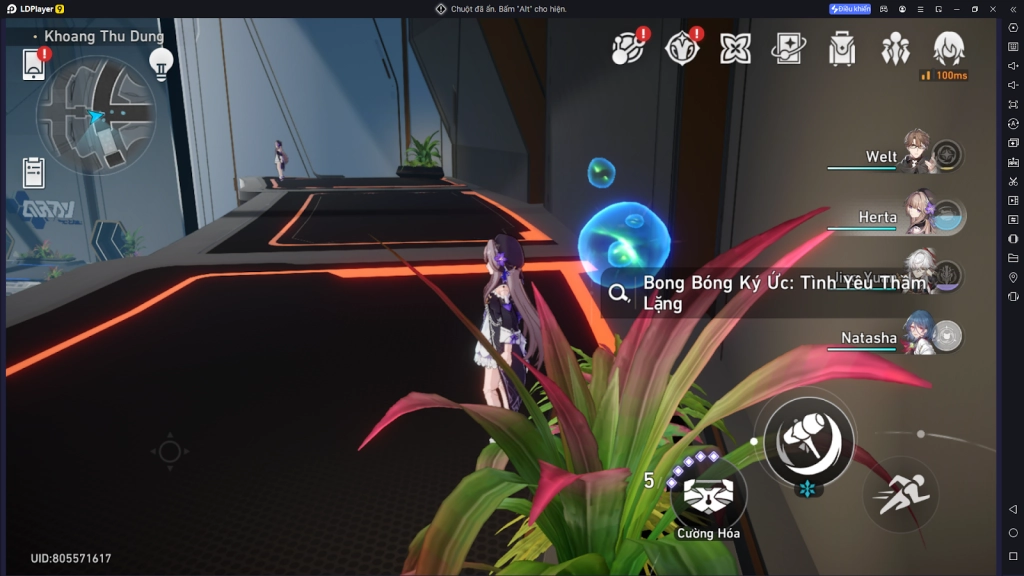Image resolution: width=1024 pixels, height=576 pixels.
Task: Open the clipboard mission log icon
Action: point(34,172)
